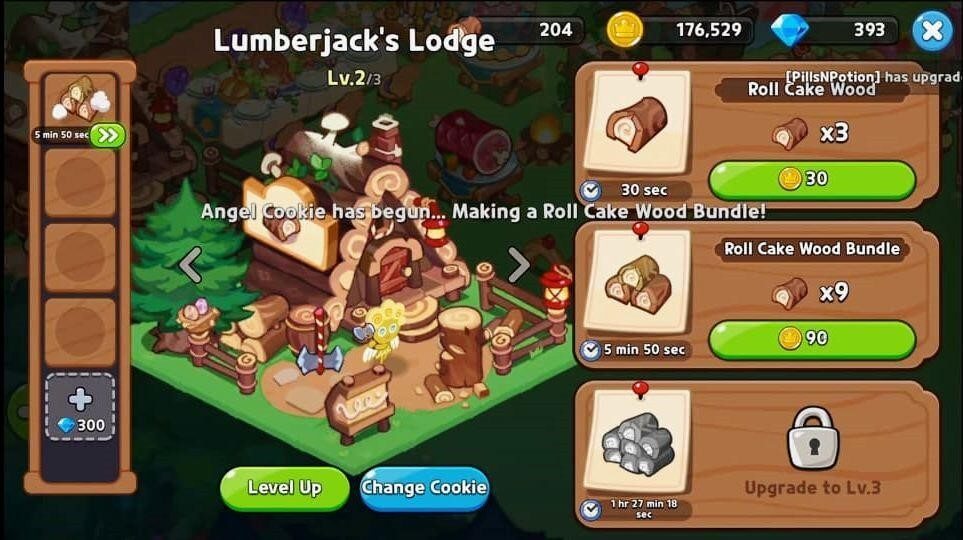Go to the previous building
This screenshot has width=963, height=540.
point(190,265)
